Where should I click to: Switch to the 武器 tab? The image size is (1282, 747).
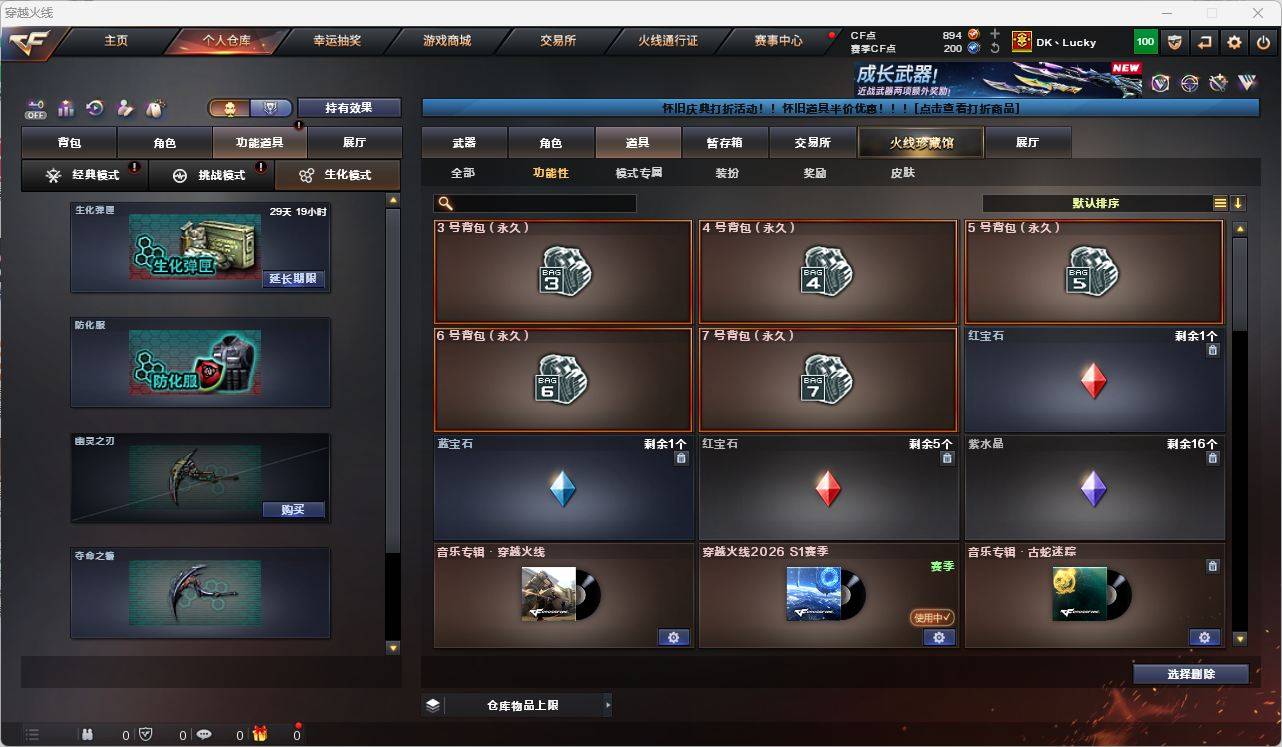tap(463, 142)
